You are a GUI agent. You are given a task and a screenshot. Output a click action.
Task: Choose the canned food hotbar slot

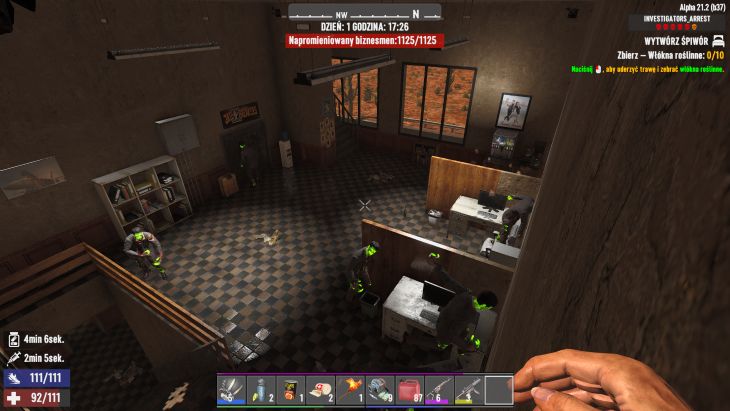click(x=290, y=390)
